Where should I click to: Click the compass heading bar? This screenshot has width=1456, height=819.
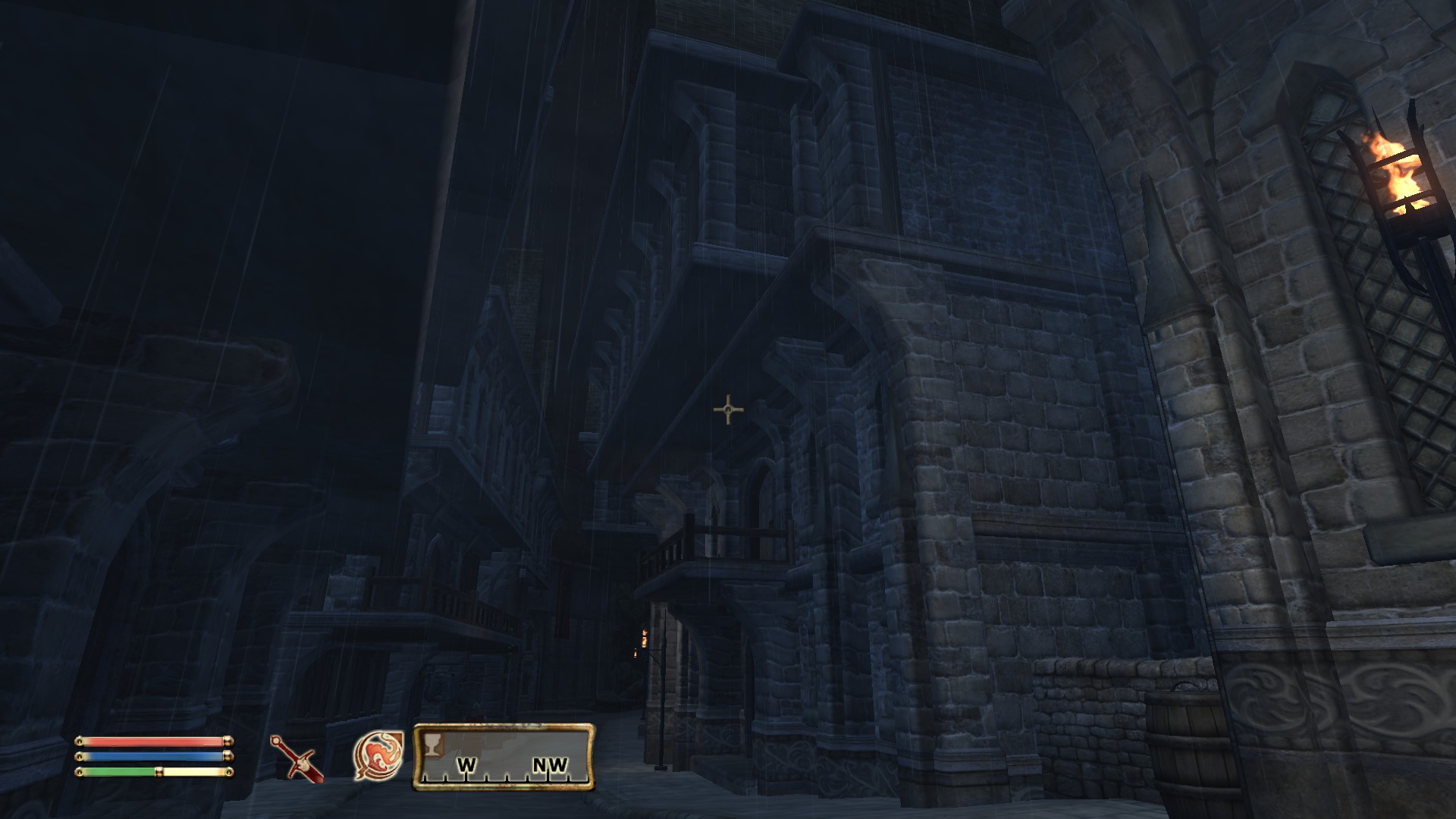point(504,758)
